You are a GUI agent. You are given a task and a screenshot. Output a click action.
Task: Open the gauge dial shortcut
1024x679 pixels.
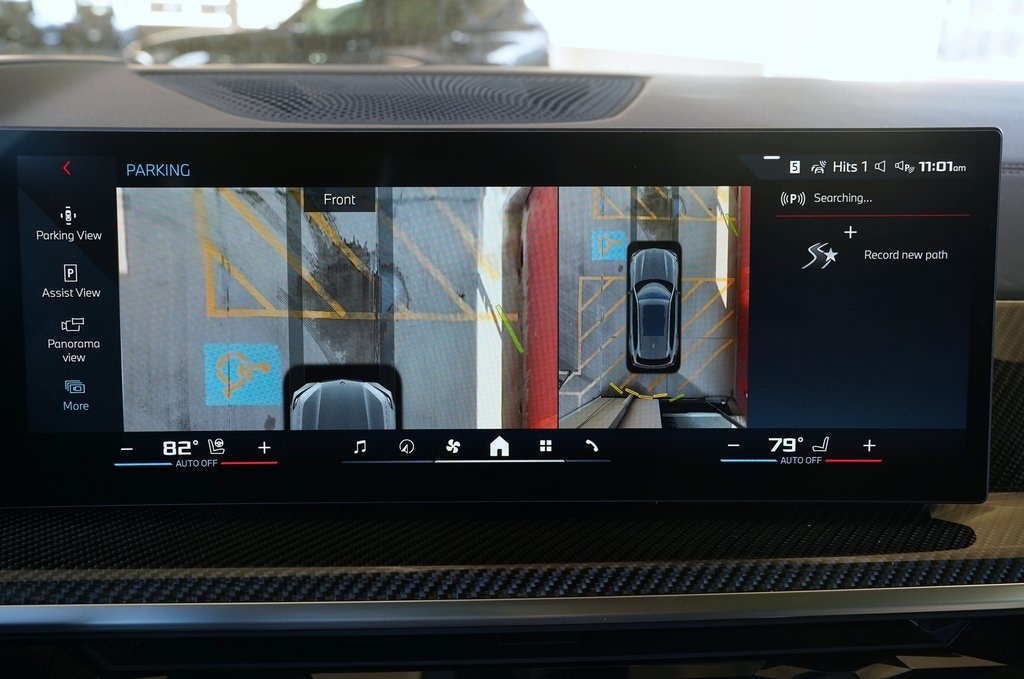pos(406,447)
